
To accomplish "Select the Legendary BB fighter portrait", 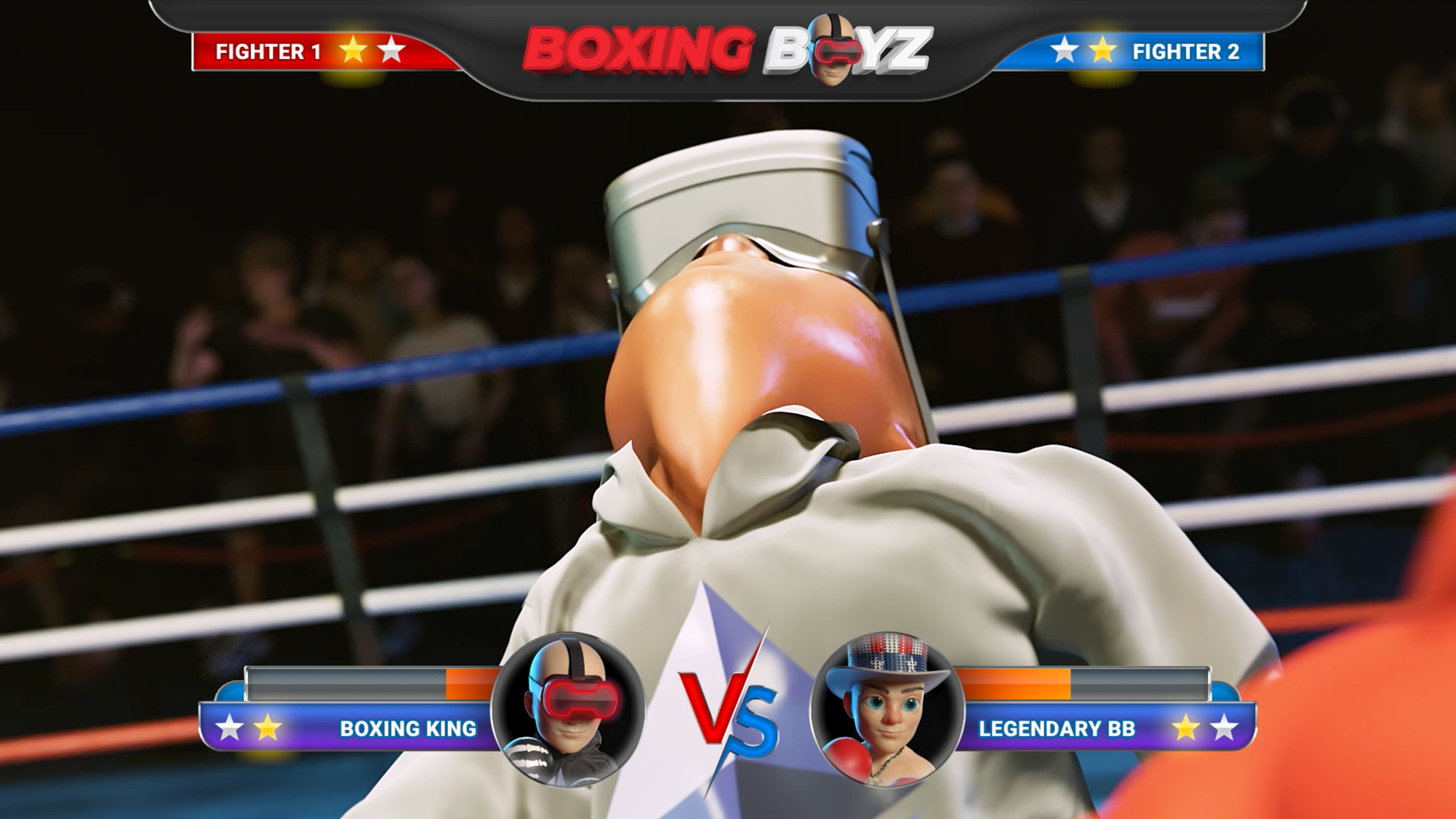I will point(886,710).
